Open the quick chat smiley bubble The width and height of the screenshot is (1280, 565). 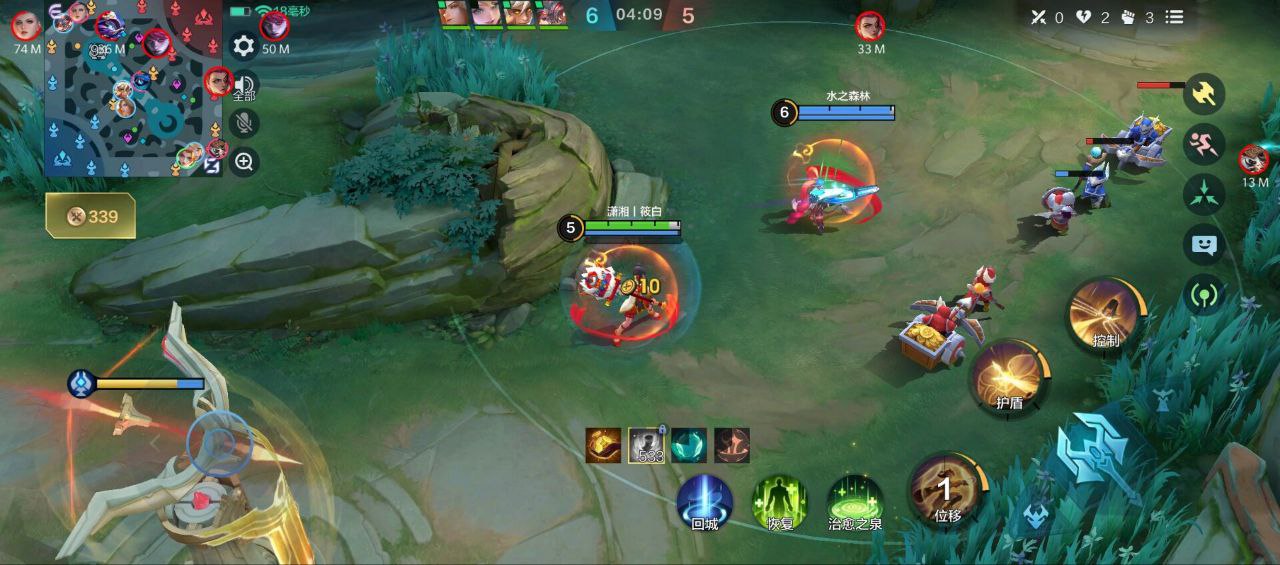(1204, 244)
